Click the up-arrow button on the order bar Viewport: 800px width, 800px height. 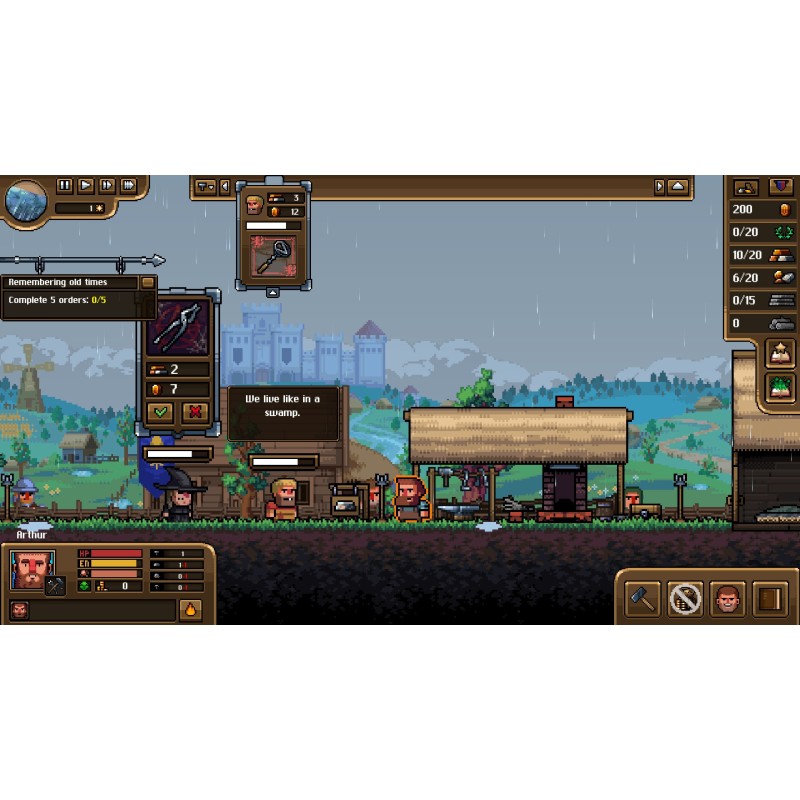pos(678,187)
